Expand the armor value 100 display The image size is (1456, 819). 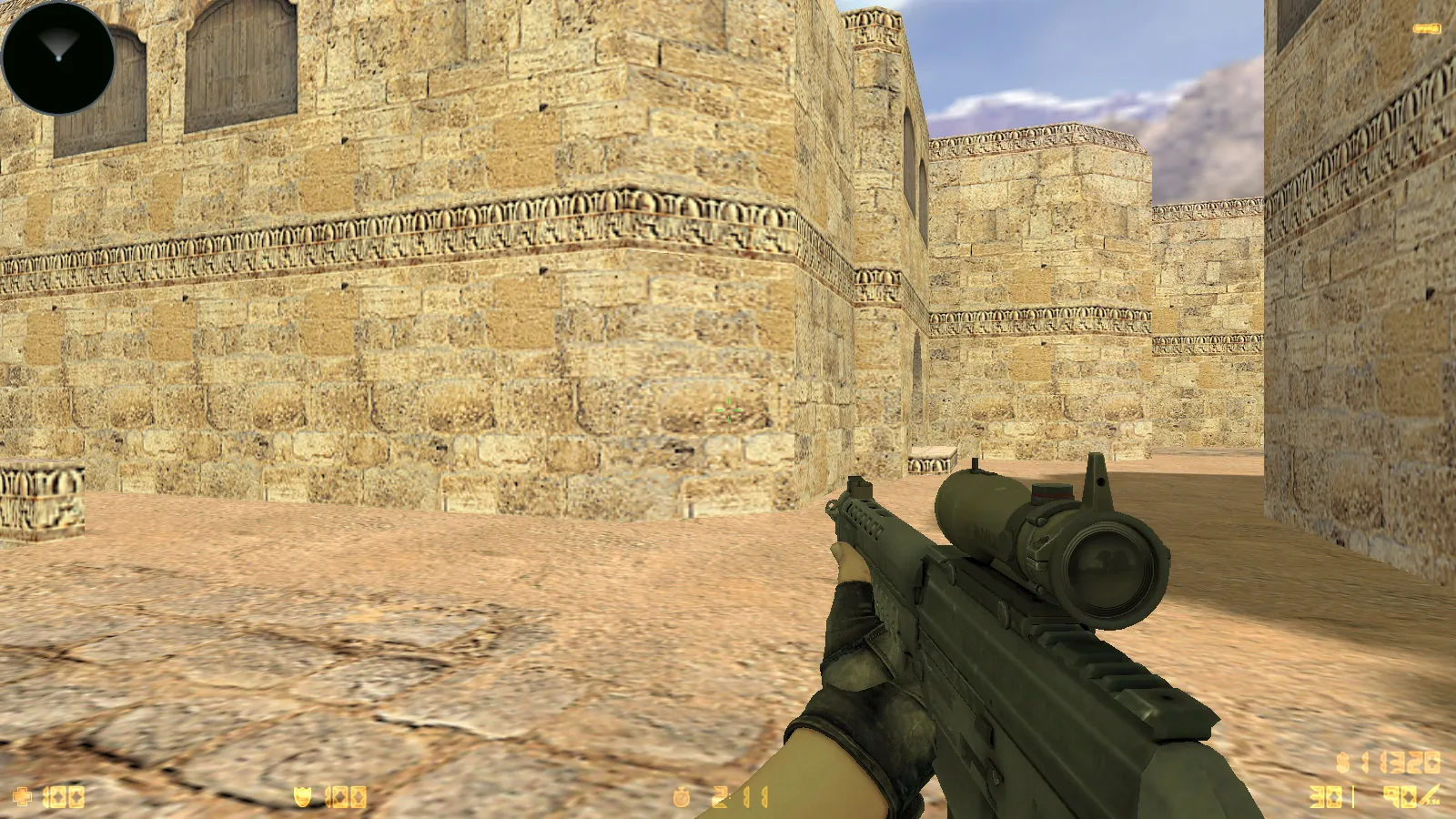348,798
